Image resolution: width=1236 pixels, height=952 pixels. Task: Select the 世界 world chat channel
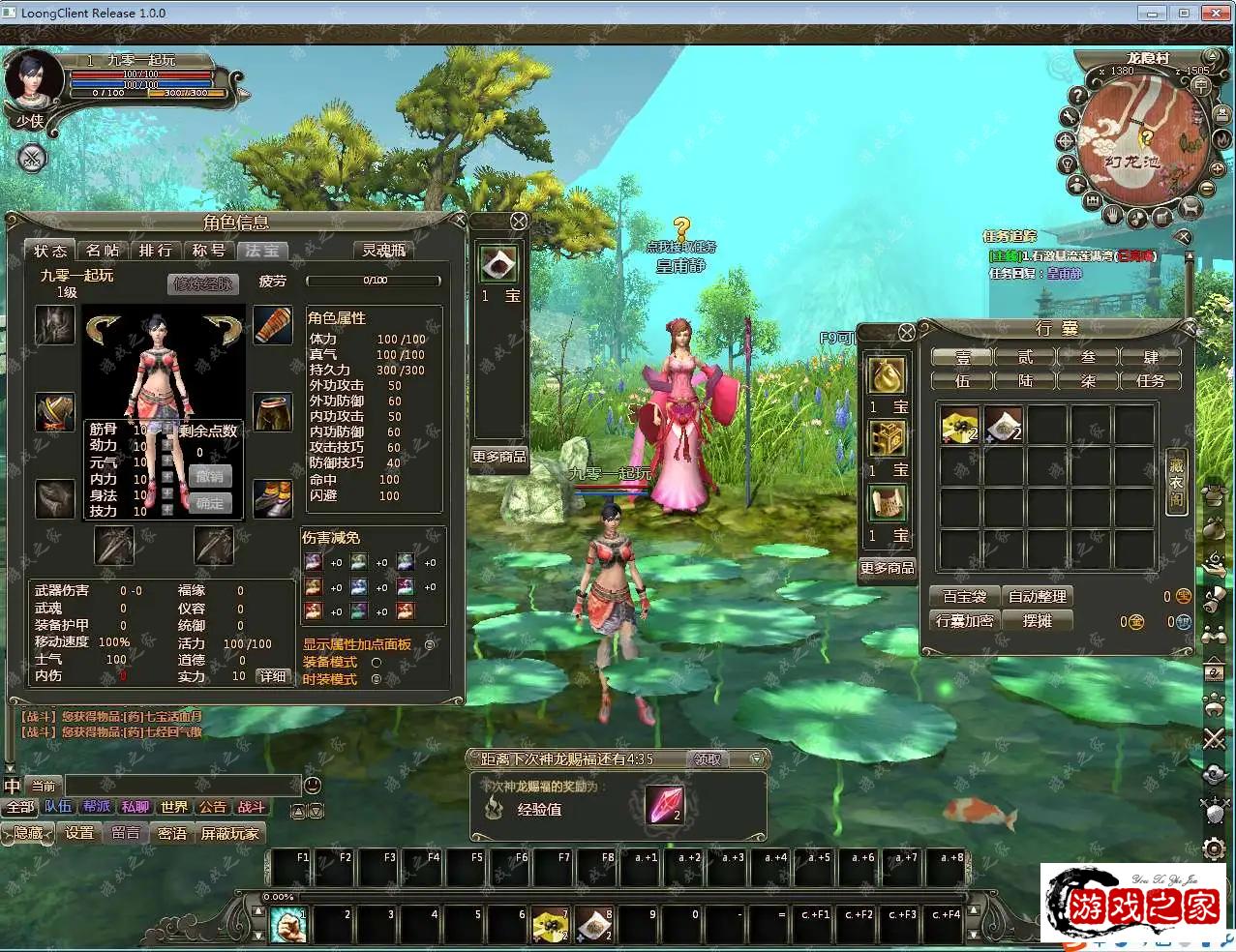(x=174, y=807)
